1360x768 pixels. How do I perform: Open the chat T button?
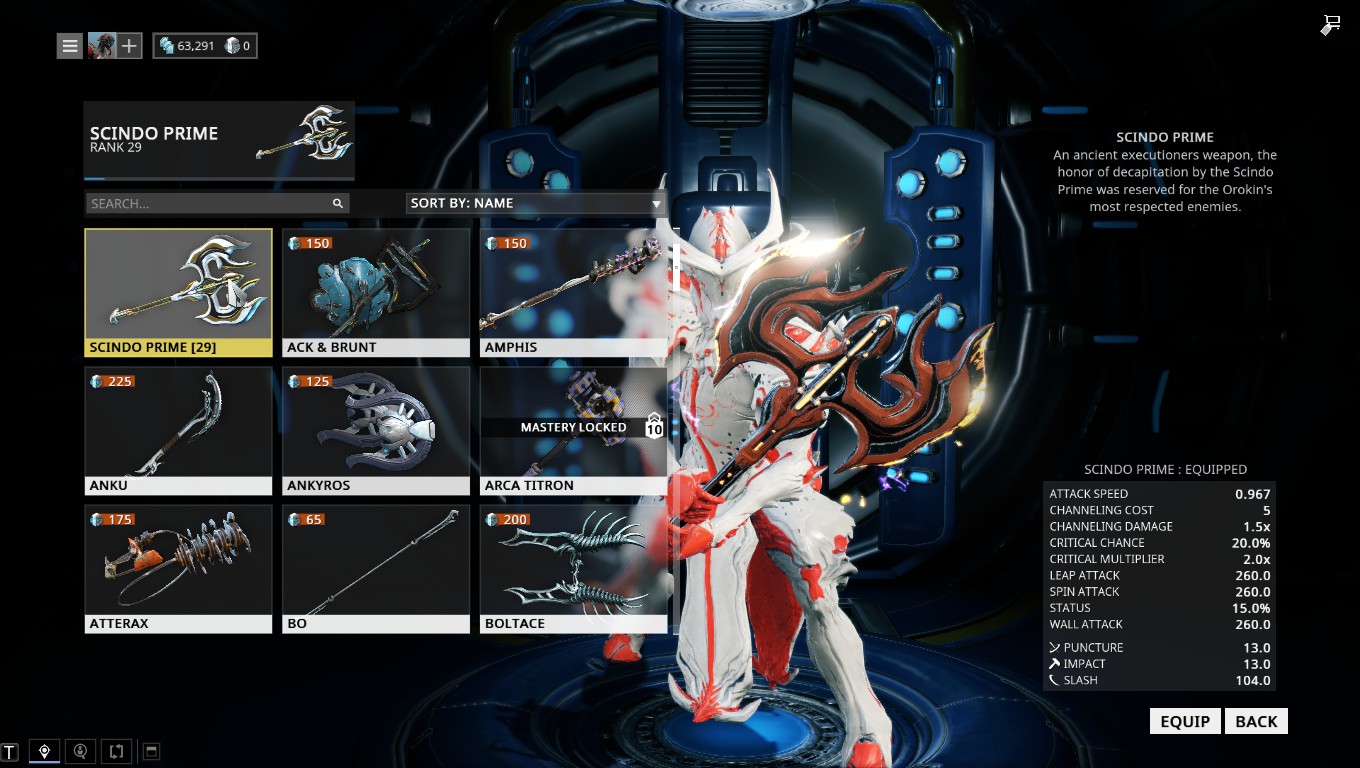click(x=10, y=751)
